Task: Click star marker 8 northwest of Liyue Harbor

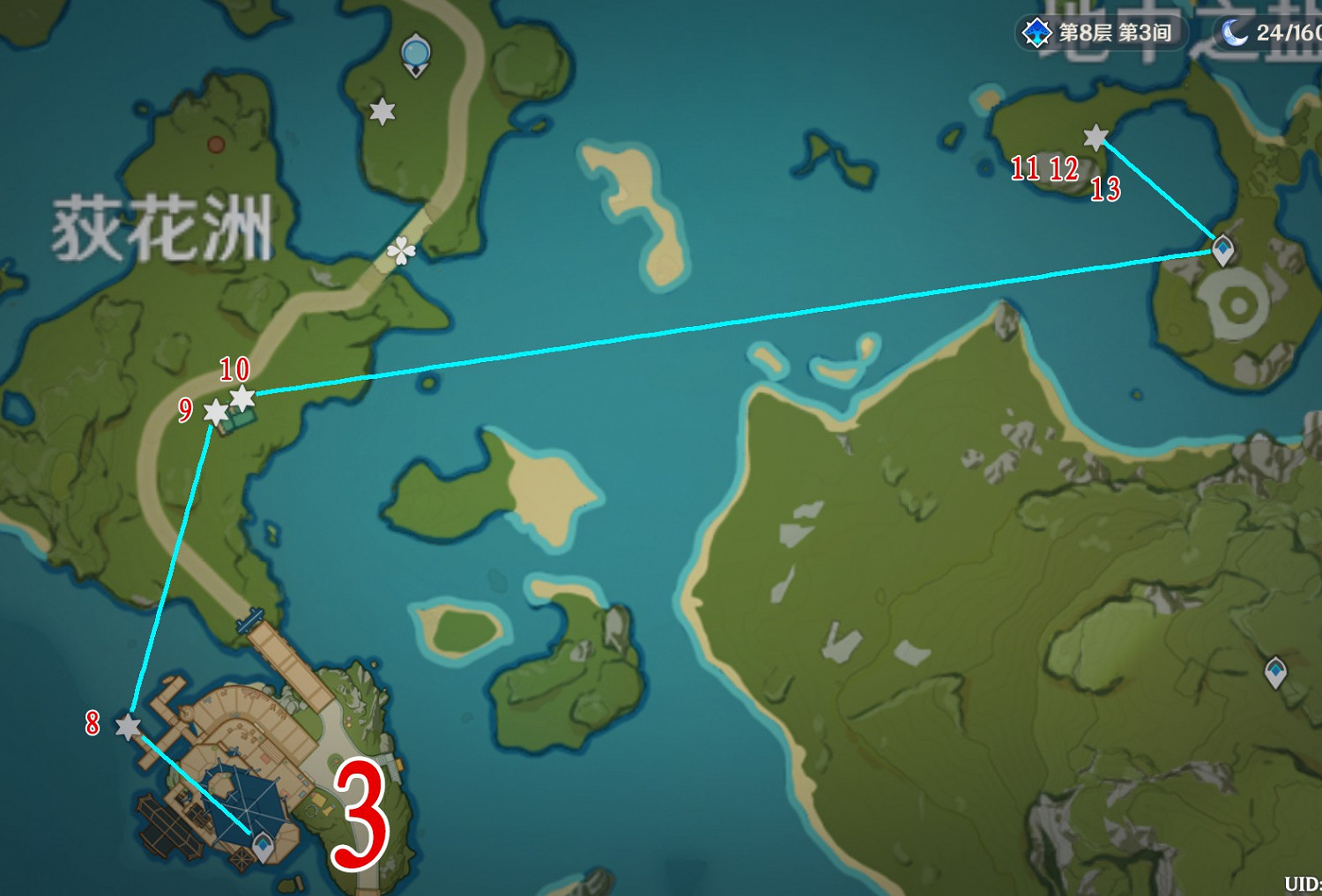Action: [x=129, y=729]
